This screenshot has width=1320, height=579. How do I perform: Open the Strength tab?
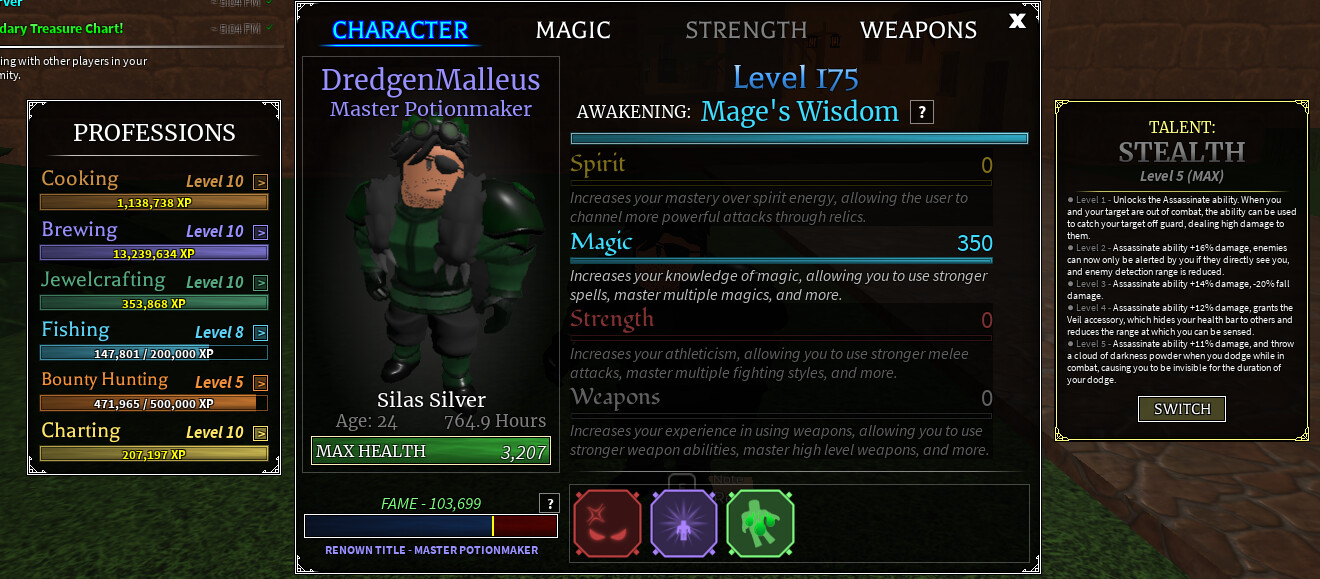pyautogui.click(x=746, y=30)
